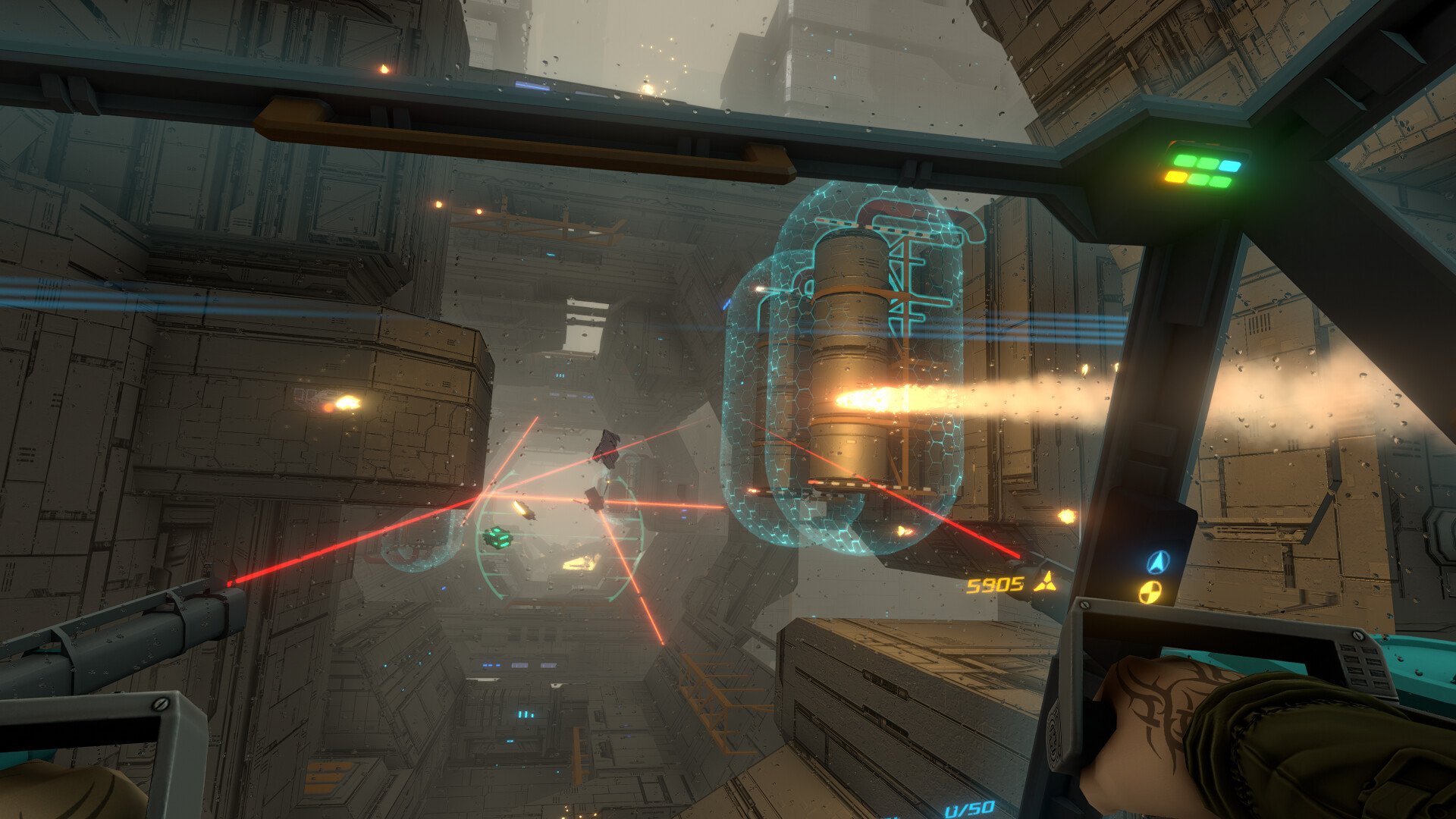This screenshot has height=819, width=1456.
Task: Click the yellow center-of-mass crosshair icon
Action: 1151,593
